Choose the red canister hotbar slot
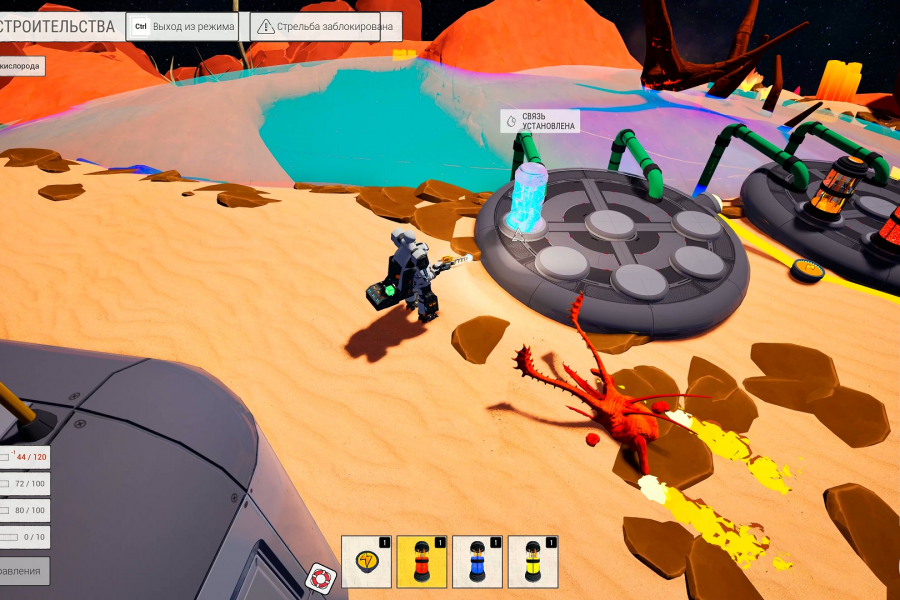Viewport: 900px width, 600px height. (421, 561)
